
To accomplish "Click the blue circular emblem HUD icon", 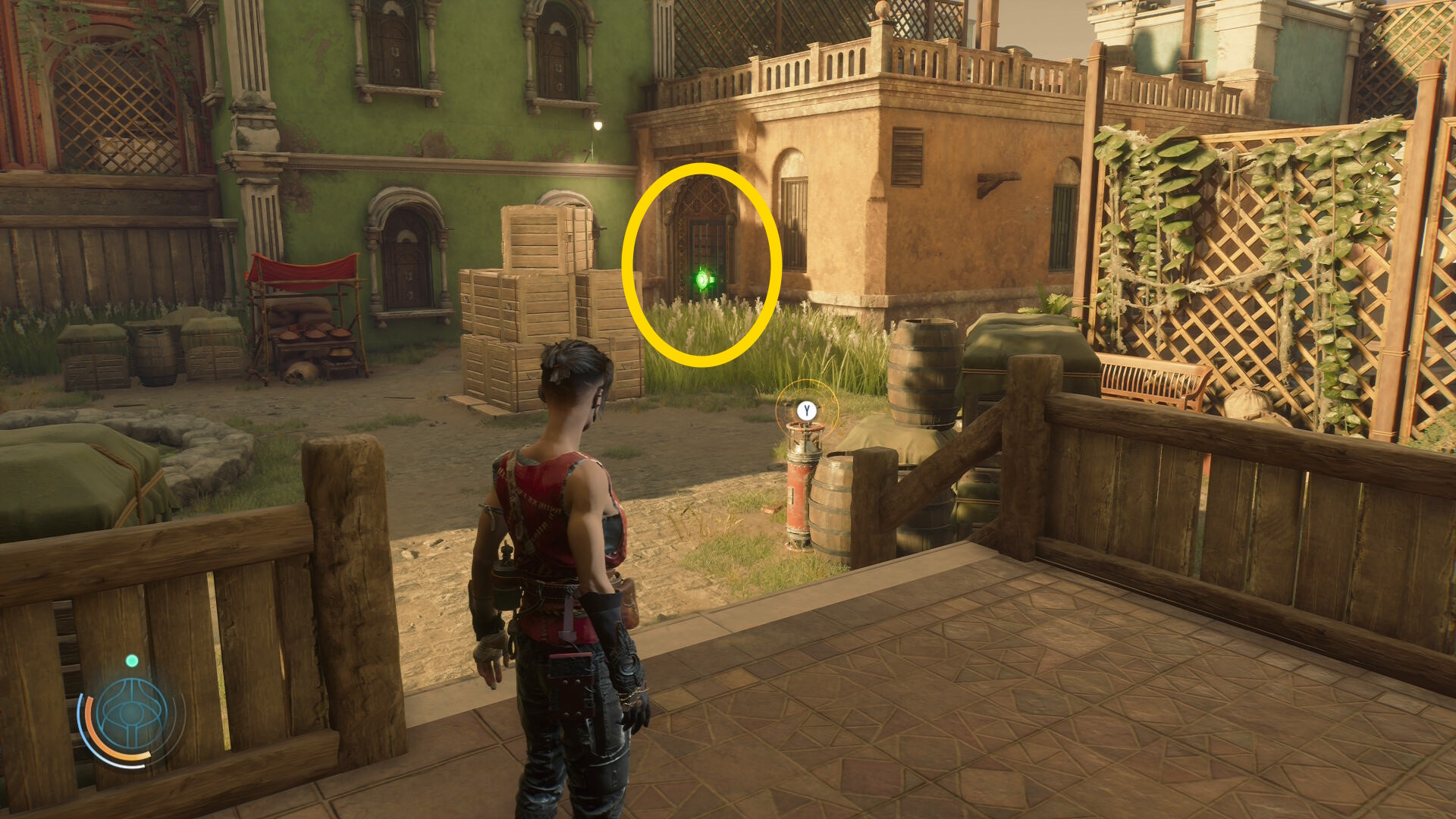I will click(x=132, y=715).
